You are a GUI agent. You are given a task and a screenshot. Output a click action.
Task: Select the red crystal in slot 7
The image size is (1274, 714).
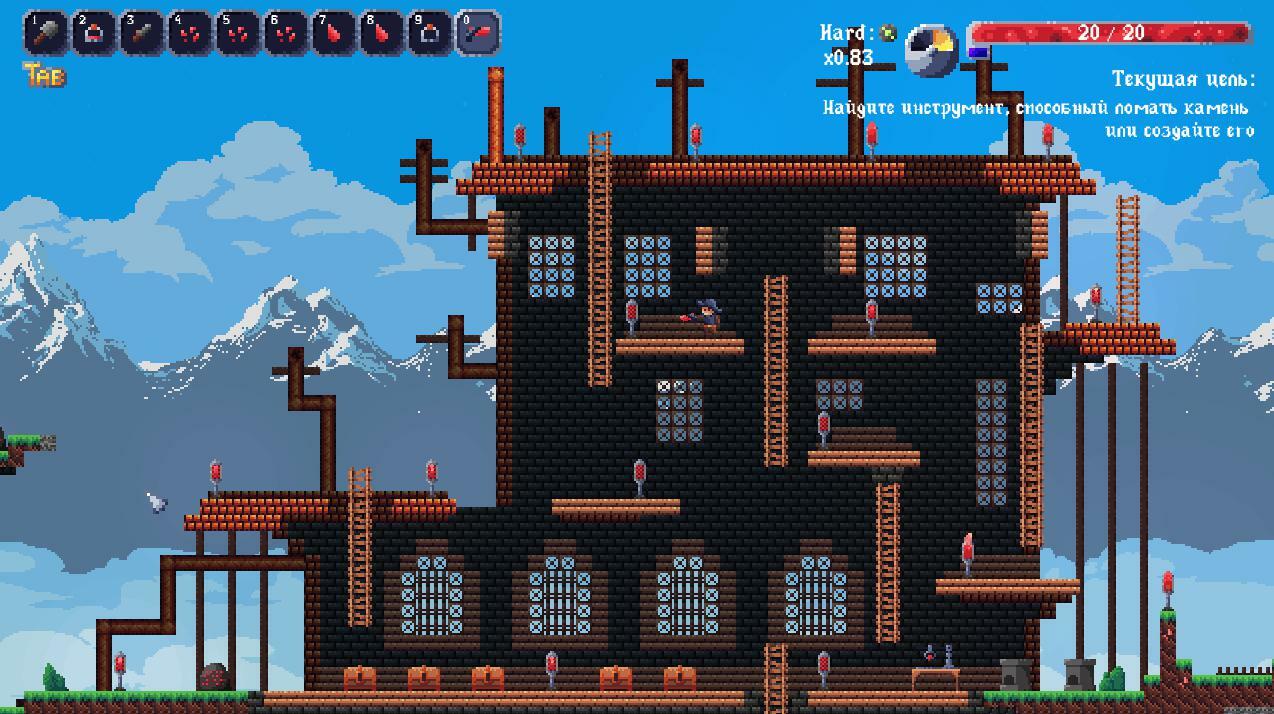coord(334,33)
